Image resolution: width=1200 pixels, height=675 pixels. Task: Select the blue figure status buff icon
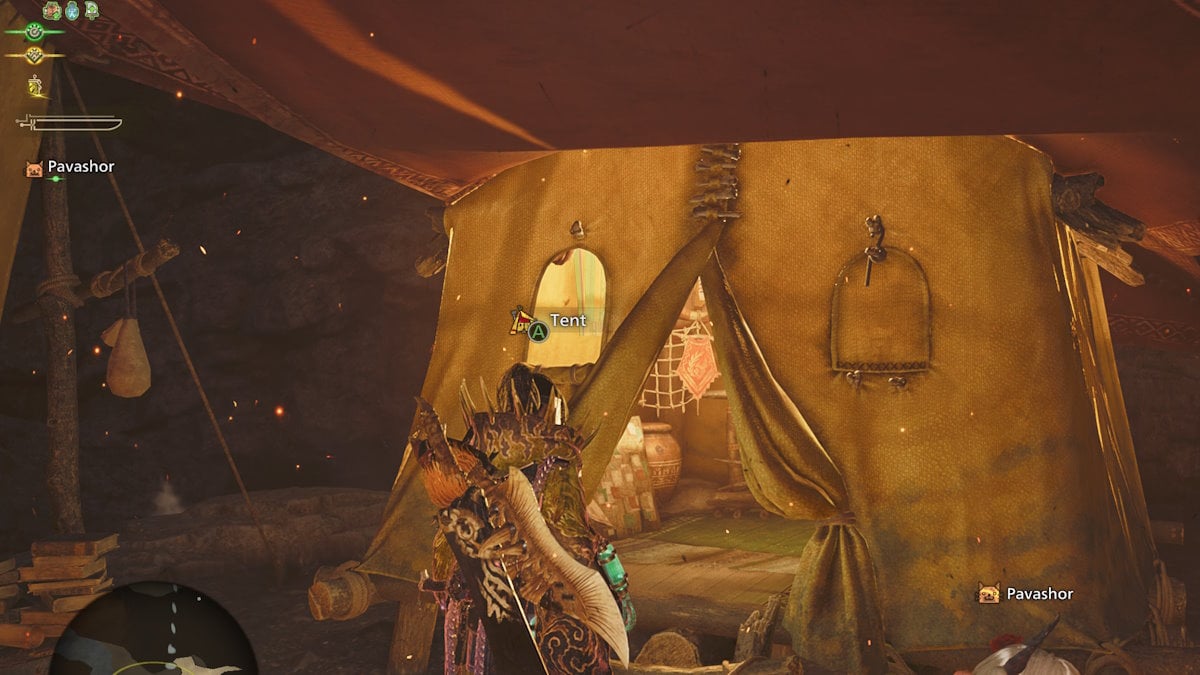click(72, 11)
